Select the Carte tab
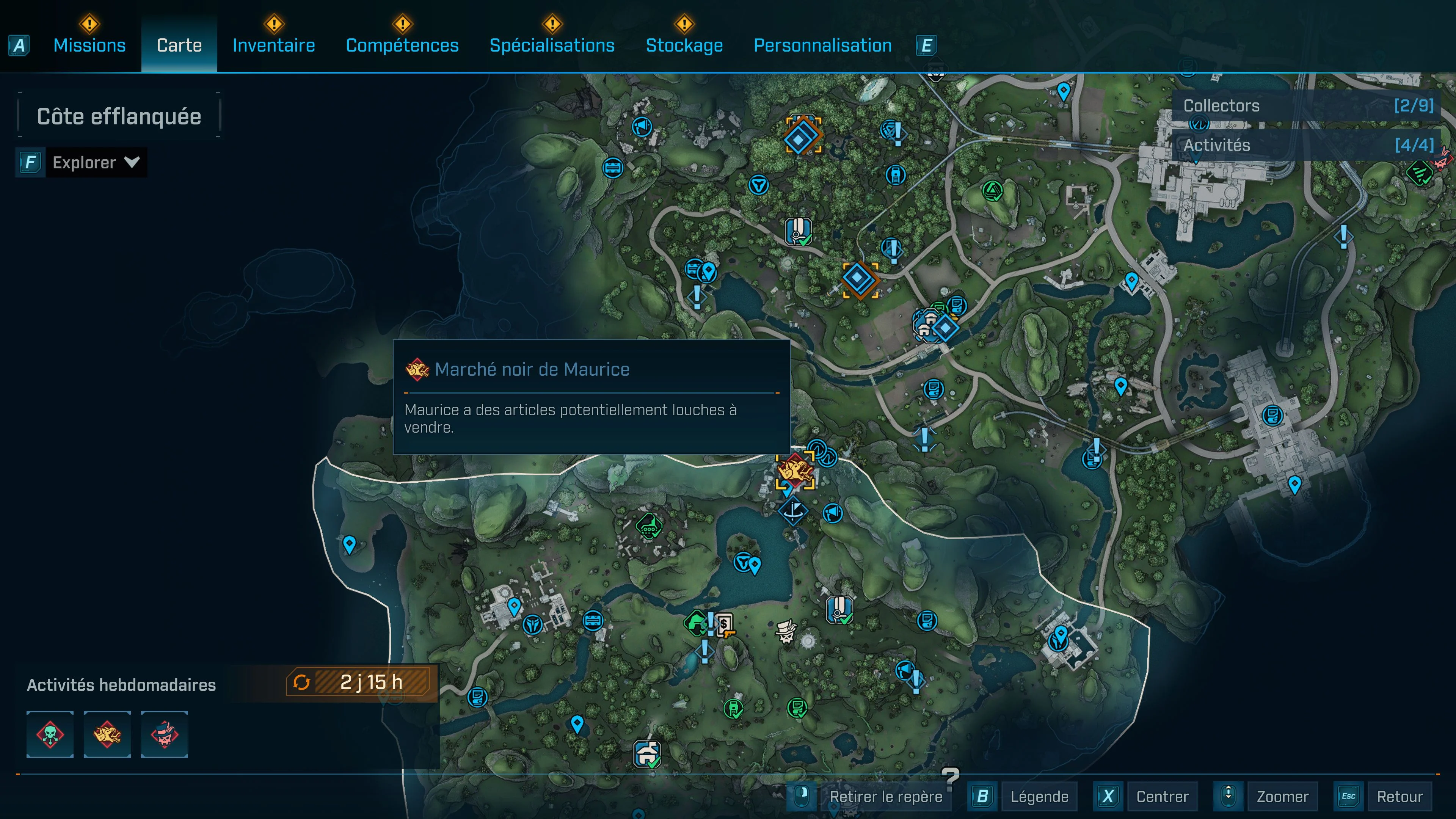Screen dimensions: 1456x819 (179, 45)
